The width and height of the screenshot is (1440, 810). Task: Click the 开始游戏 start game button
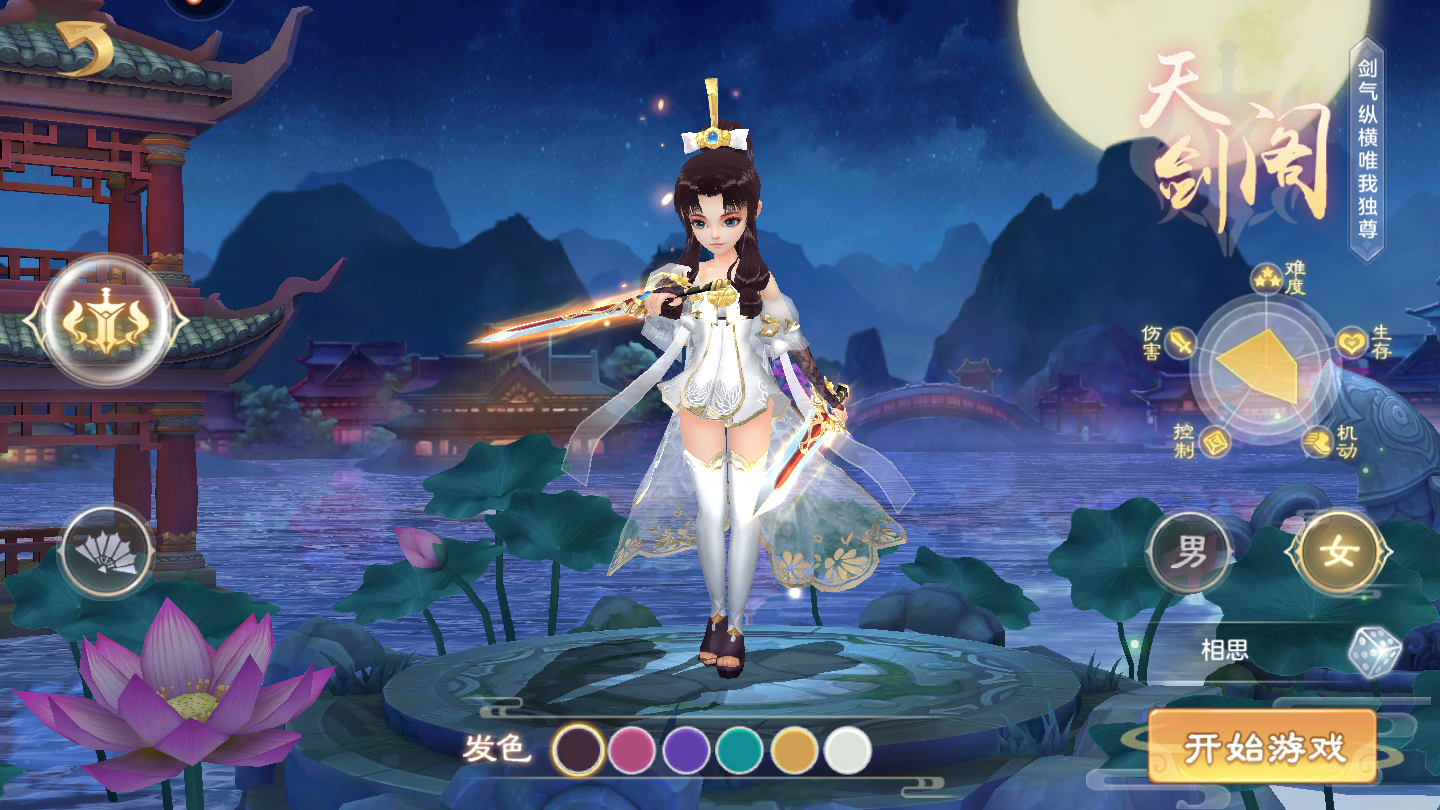(x=1262, y=747)
